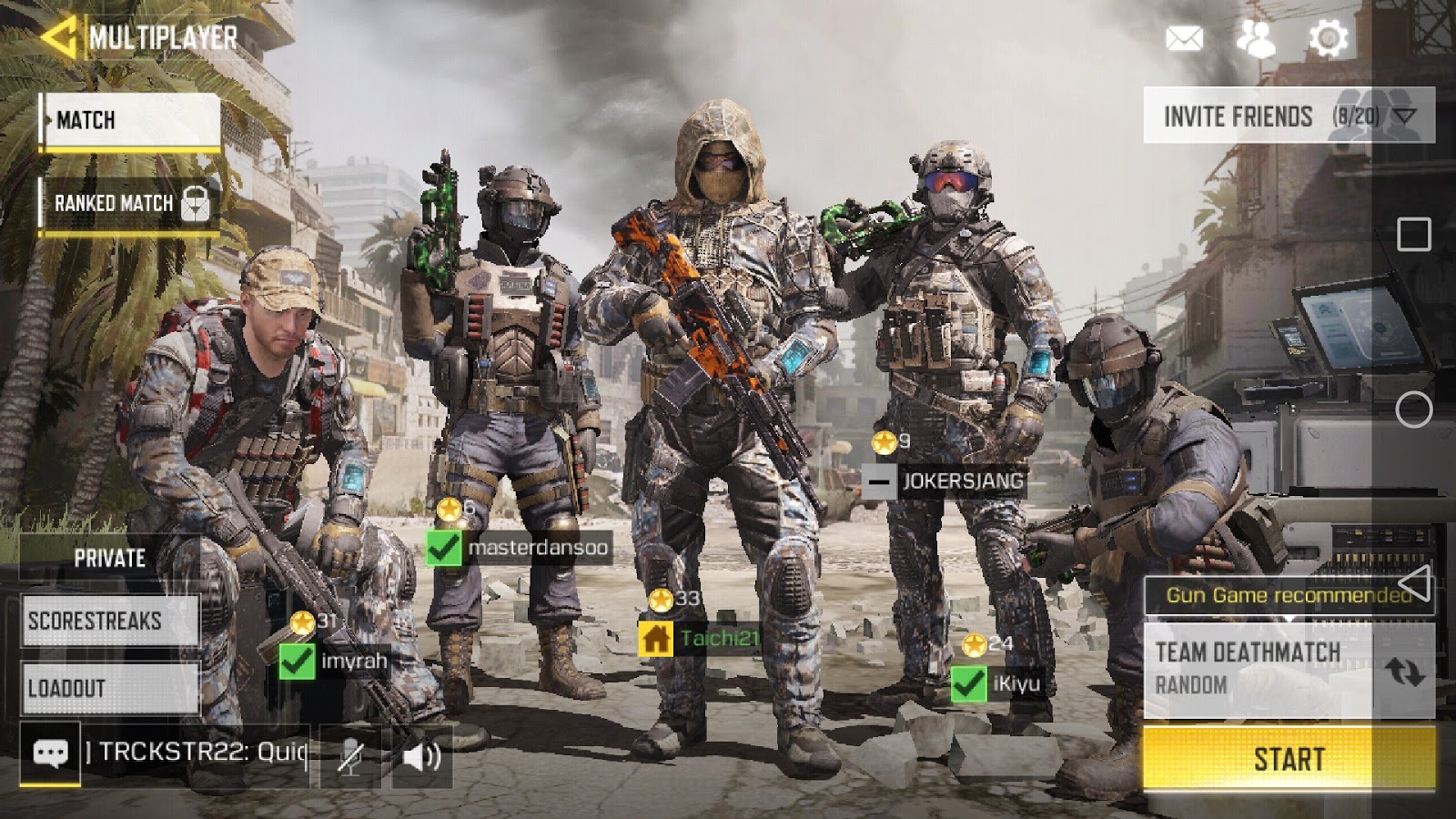Viewport: 1456px width, 819px height.
Task: Open the chat box
Action: point(50,753)
